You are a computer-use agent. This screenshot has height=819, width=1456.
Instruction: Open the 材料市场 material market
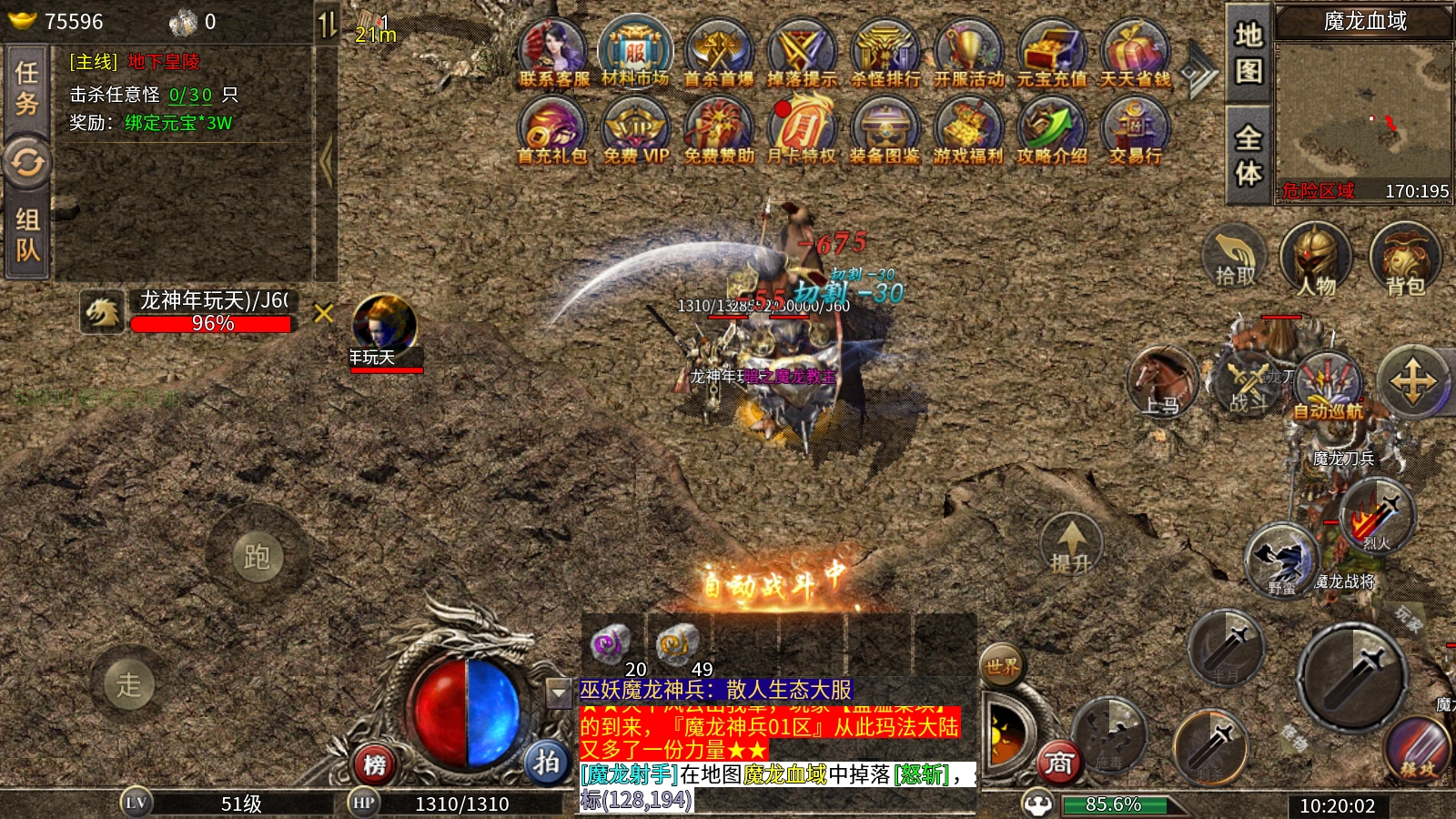(635, 53)
